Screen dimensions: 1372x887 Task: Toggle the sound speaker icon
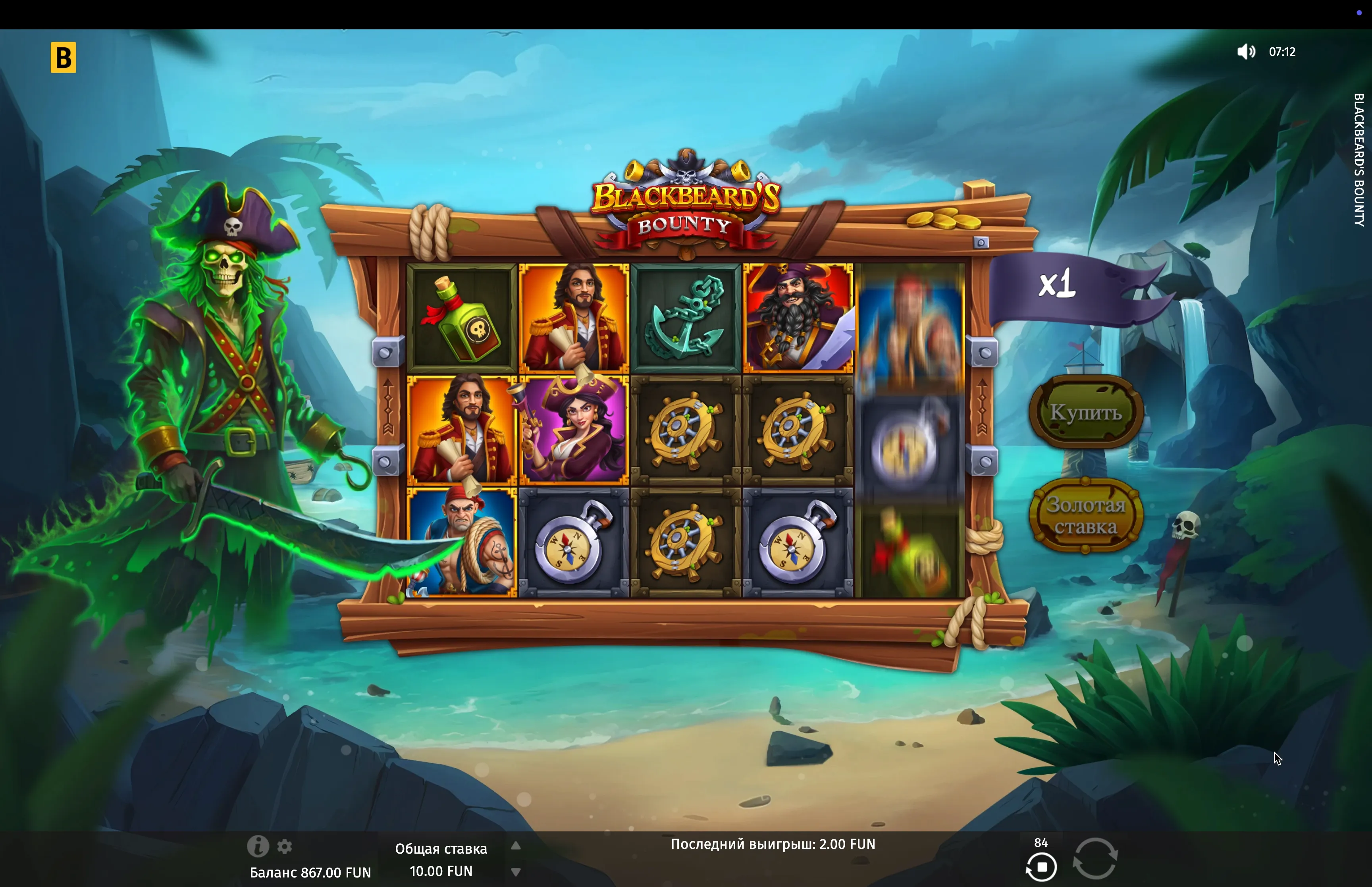click(1246, 52)
